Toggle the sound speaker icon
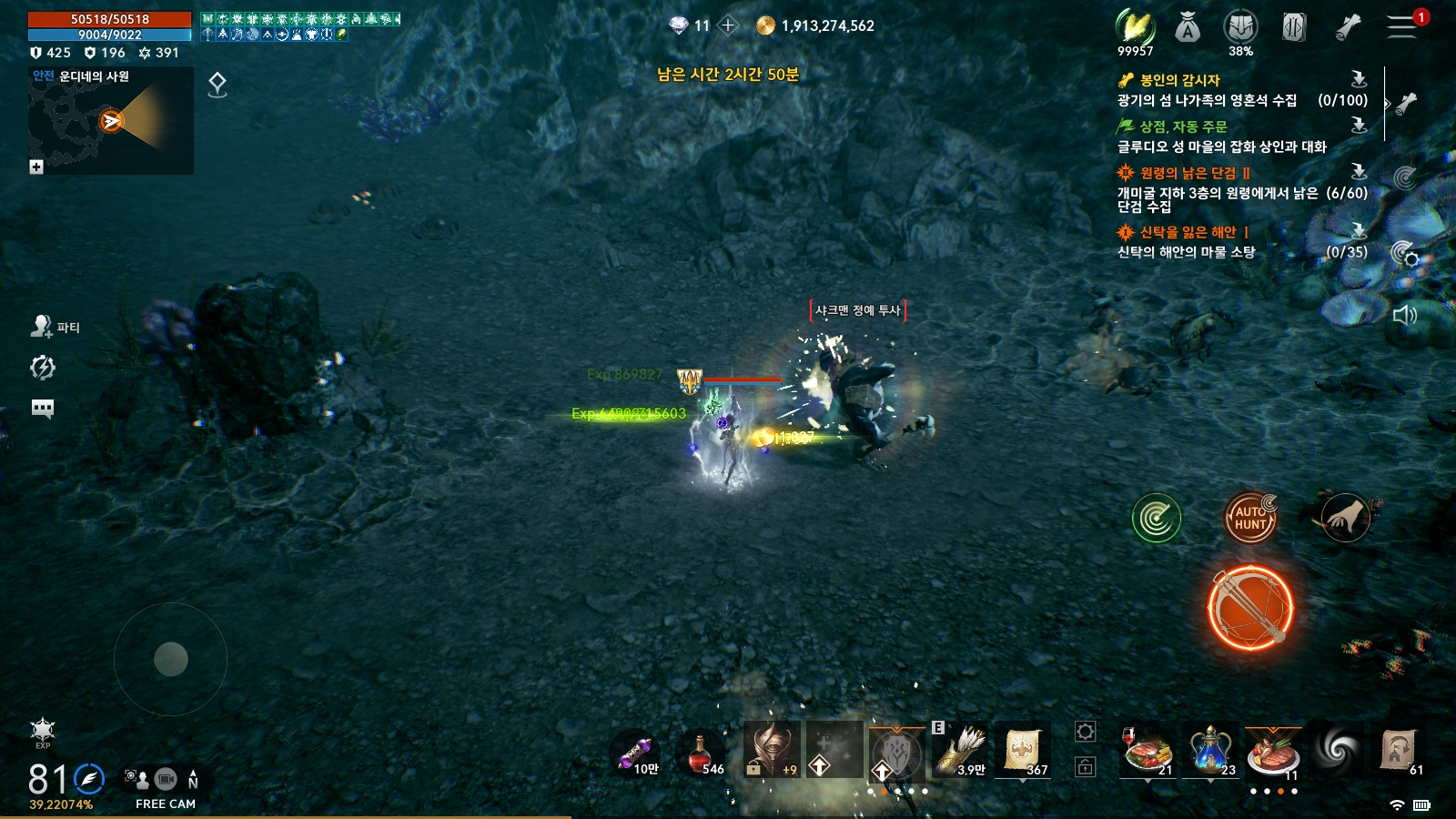The height and width of the screenshot is (819, 1456). point(1404,316)
